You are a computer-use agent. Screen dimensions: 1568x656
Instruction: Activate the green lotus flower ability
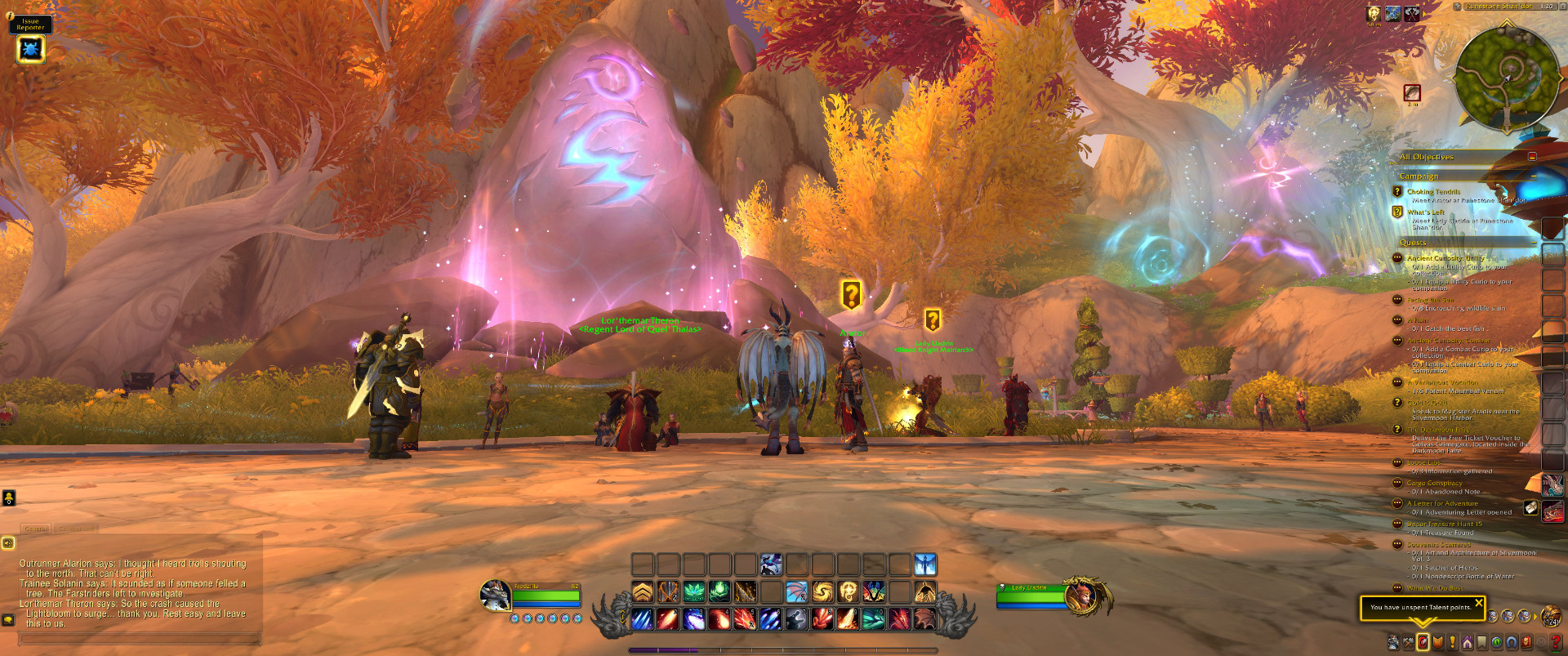(694, 591)
